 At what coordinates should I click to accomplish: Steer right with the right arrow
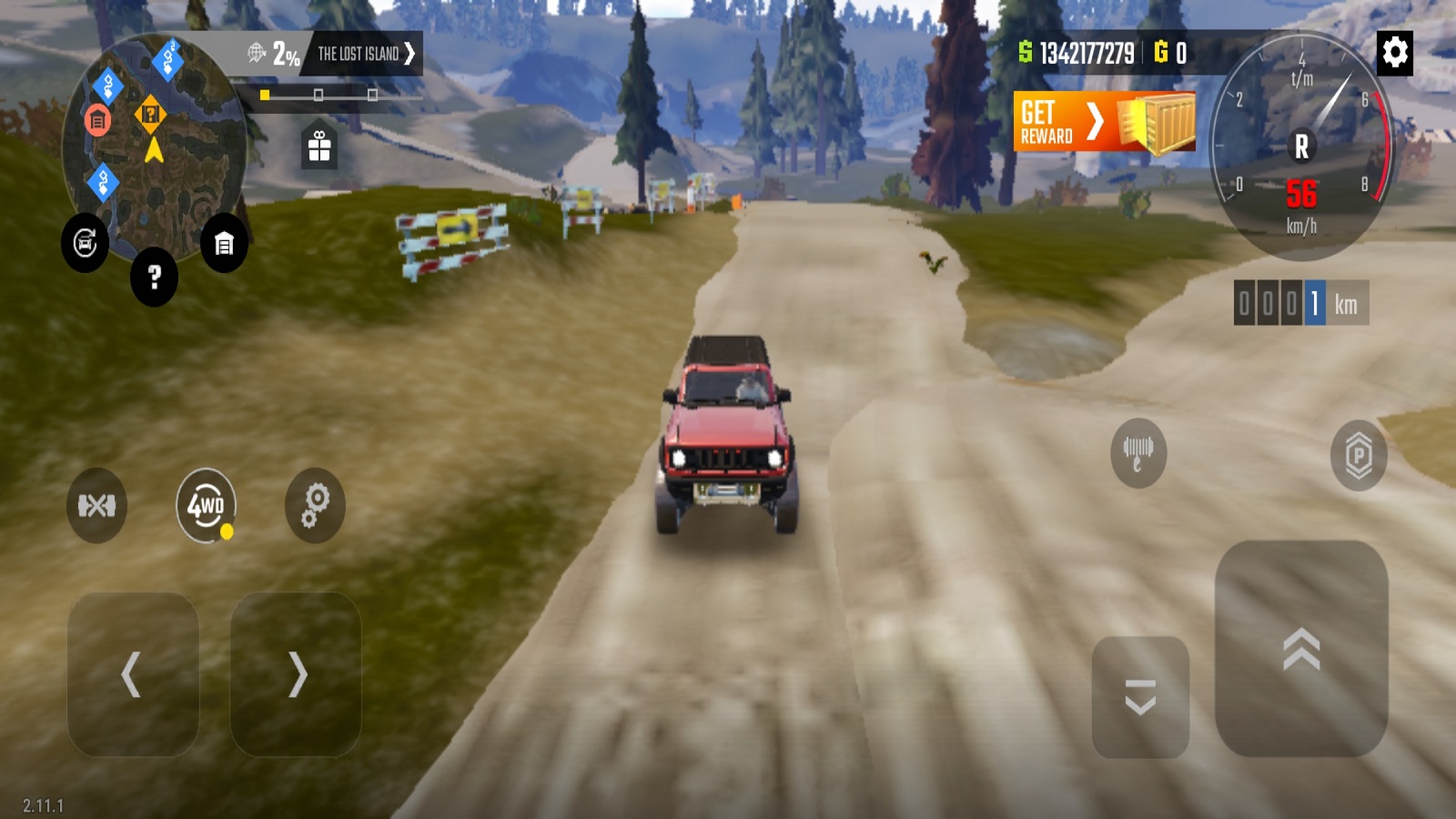click(x=296, y=674)
